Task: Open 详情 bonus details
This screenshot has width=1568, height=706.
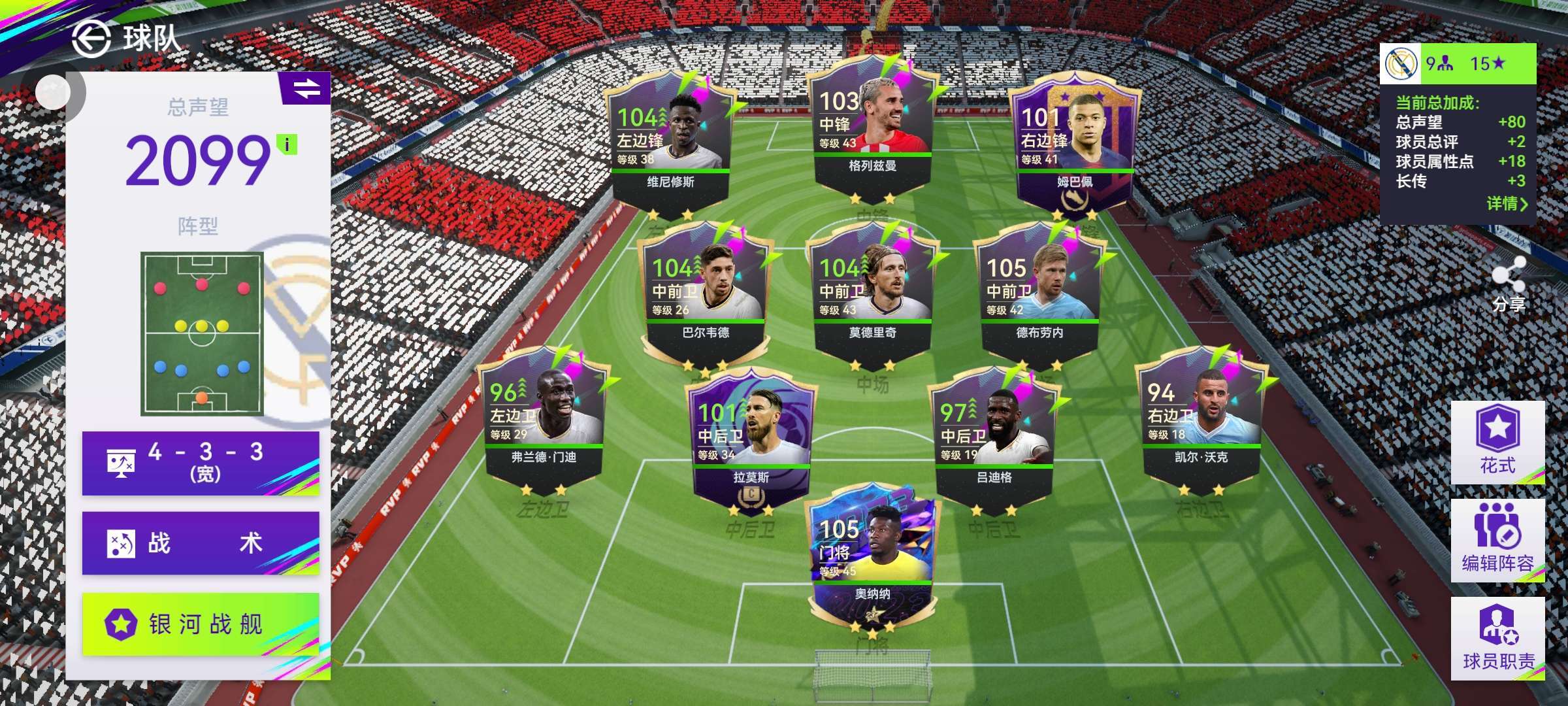Action: [x=1507, y=204]
